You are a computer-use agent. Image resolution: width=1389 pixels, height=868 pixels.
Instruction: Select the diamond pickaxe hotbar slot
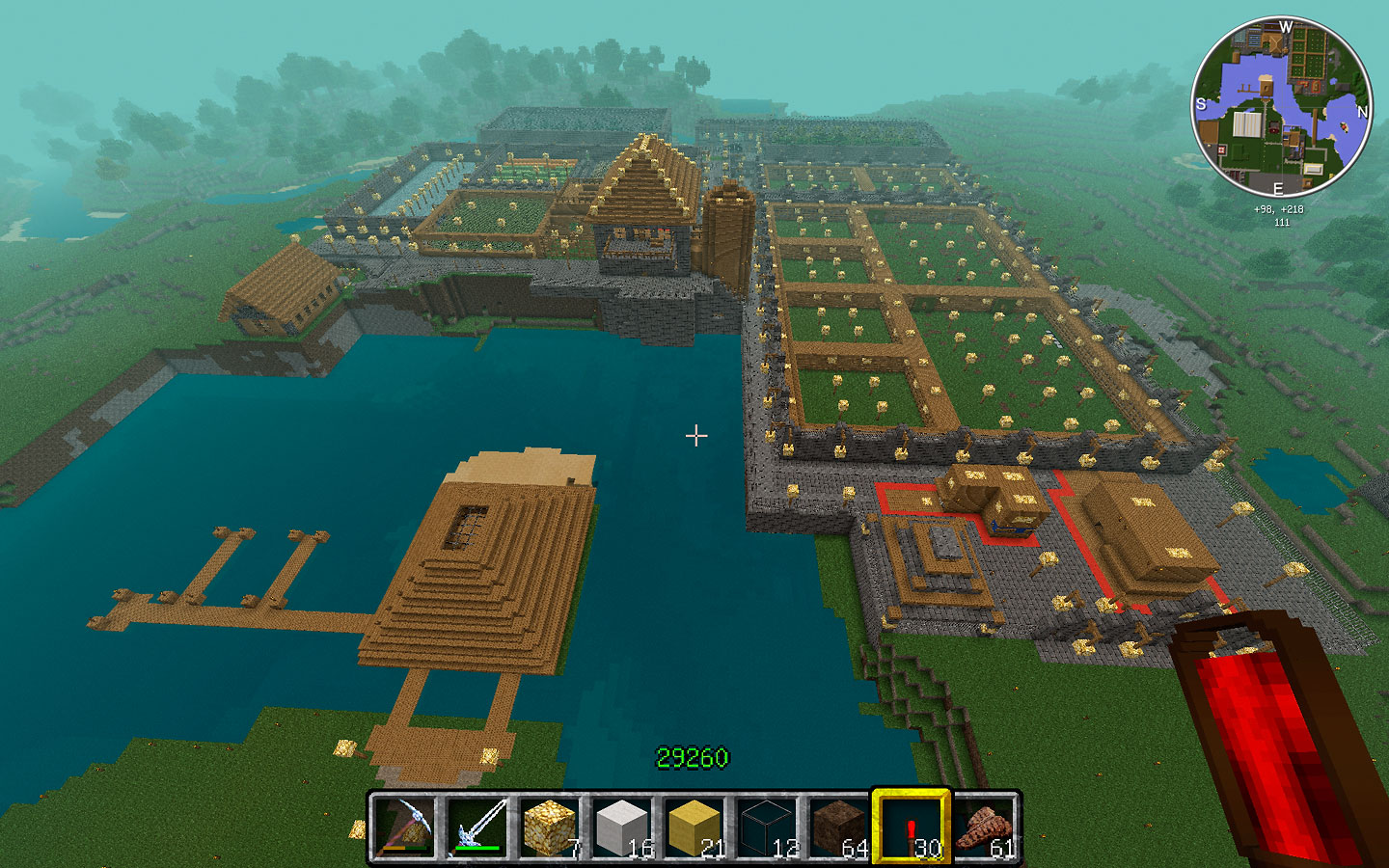[404, 827]
